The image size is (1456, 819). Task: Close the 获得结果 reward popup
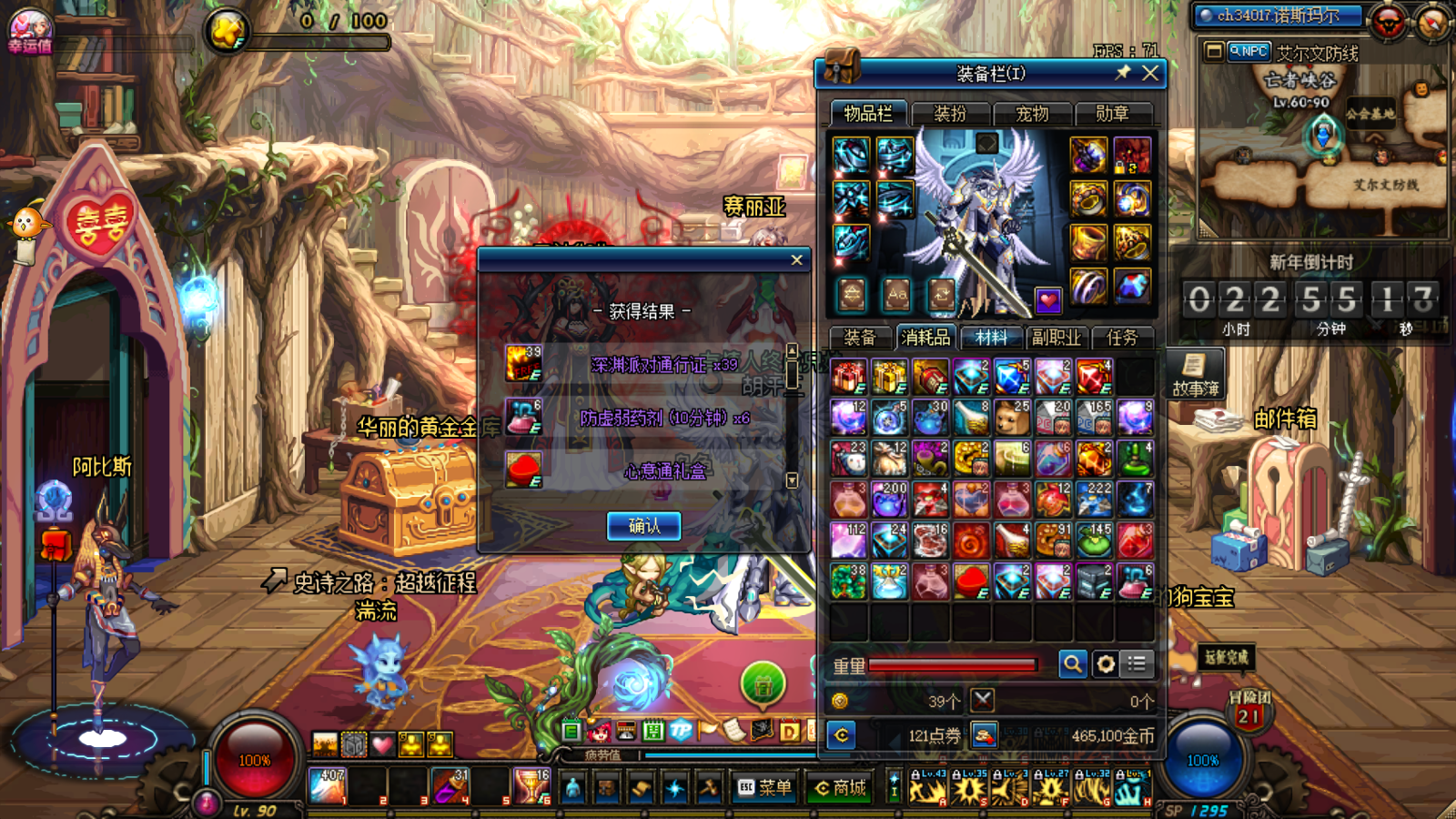click(796, 260)
